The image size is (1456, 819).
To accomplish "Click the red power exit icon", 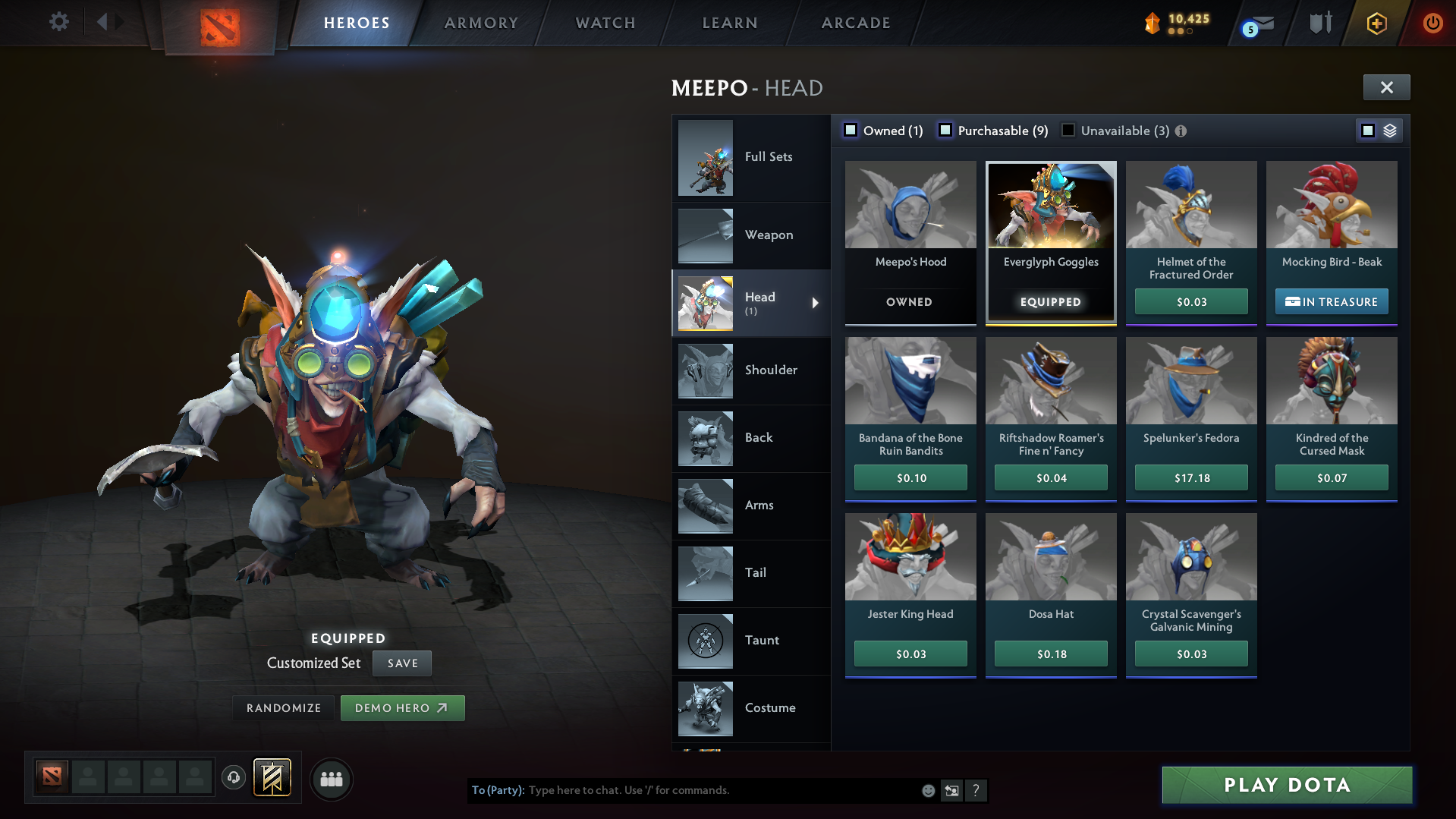I will click(1432, 23).
